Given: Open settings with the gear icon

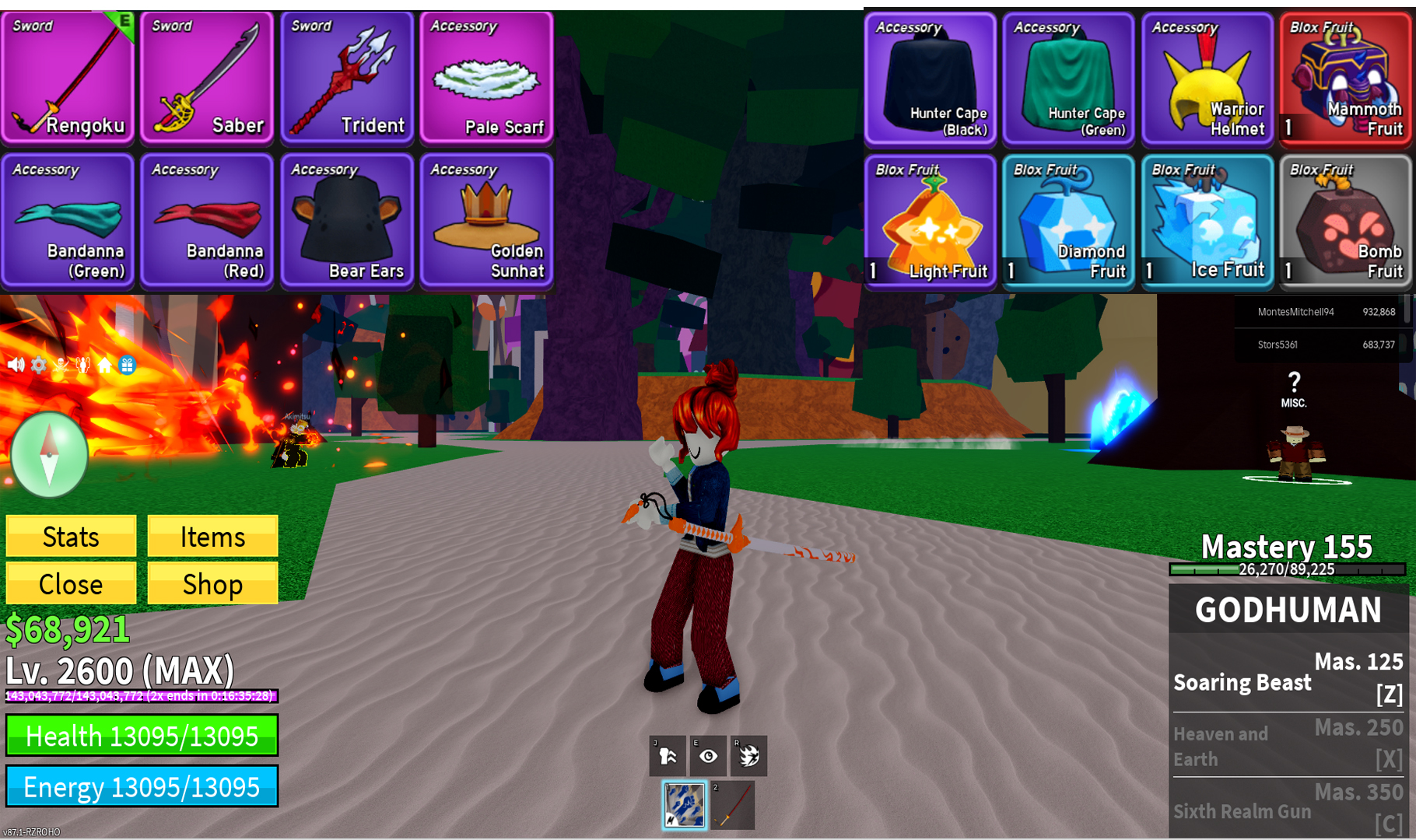Looking at the screenshot, I should (x=38, y=365).
